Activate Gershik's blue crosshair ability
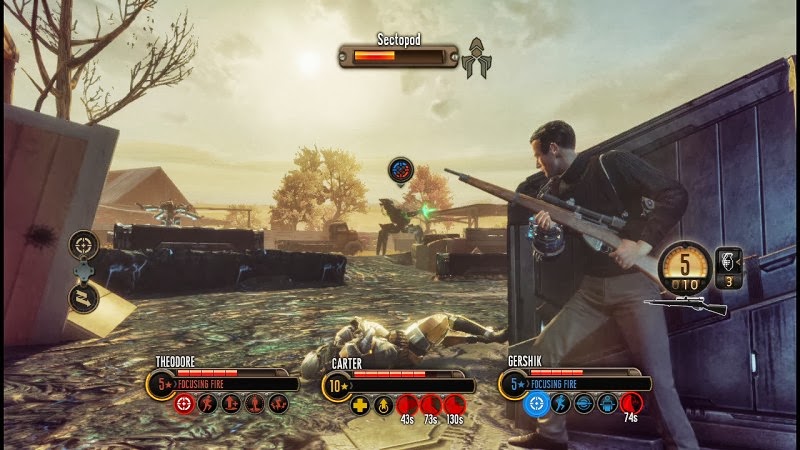Viewport: 800px width, 450px height. pos(536,404)
